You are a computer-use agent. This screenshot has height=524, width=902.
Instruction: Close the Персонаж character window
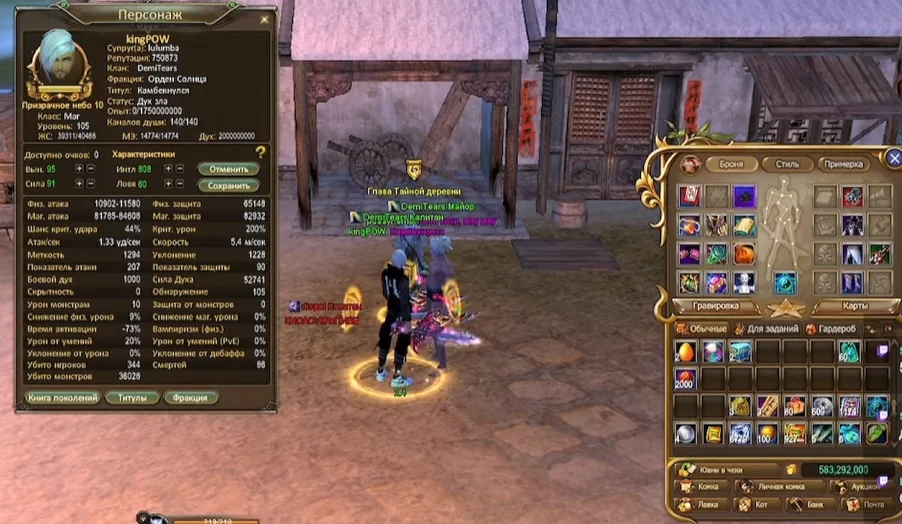click(x=265, y=18)
